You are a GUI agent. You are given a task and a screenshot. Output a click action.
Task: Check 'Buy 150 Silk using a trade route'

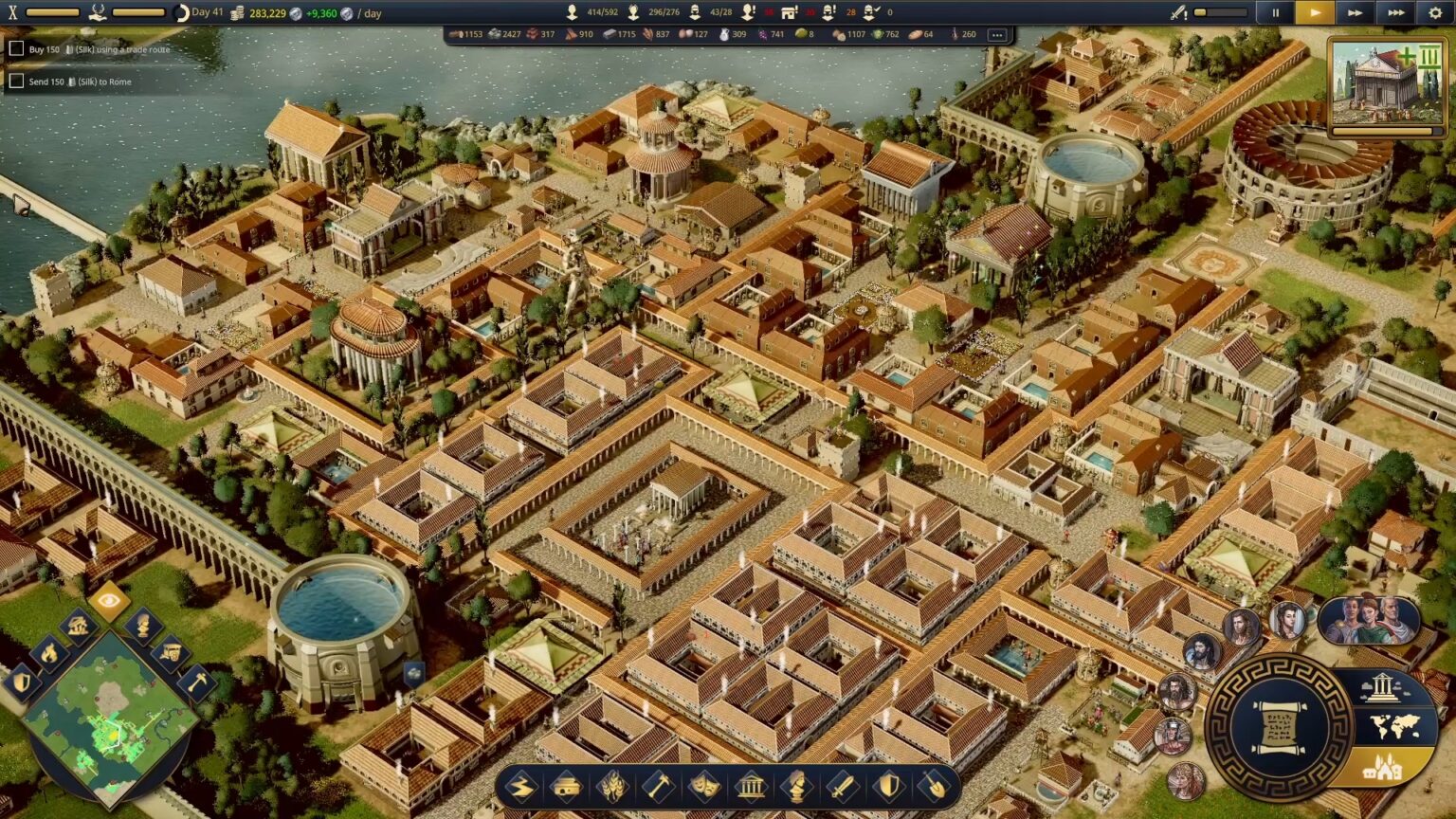click(15, 47)
